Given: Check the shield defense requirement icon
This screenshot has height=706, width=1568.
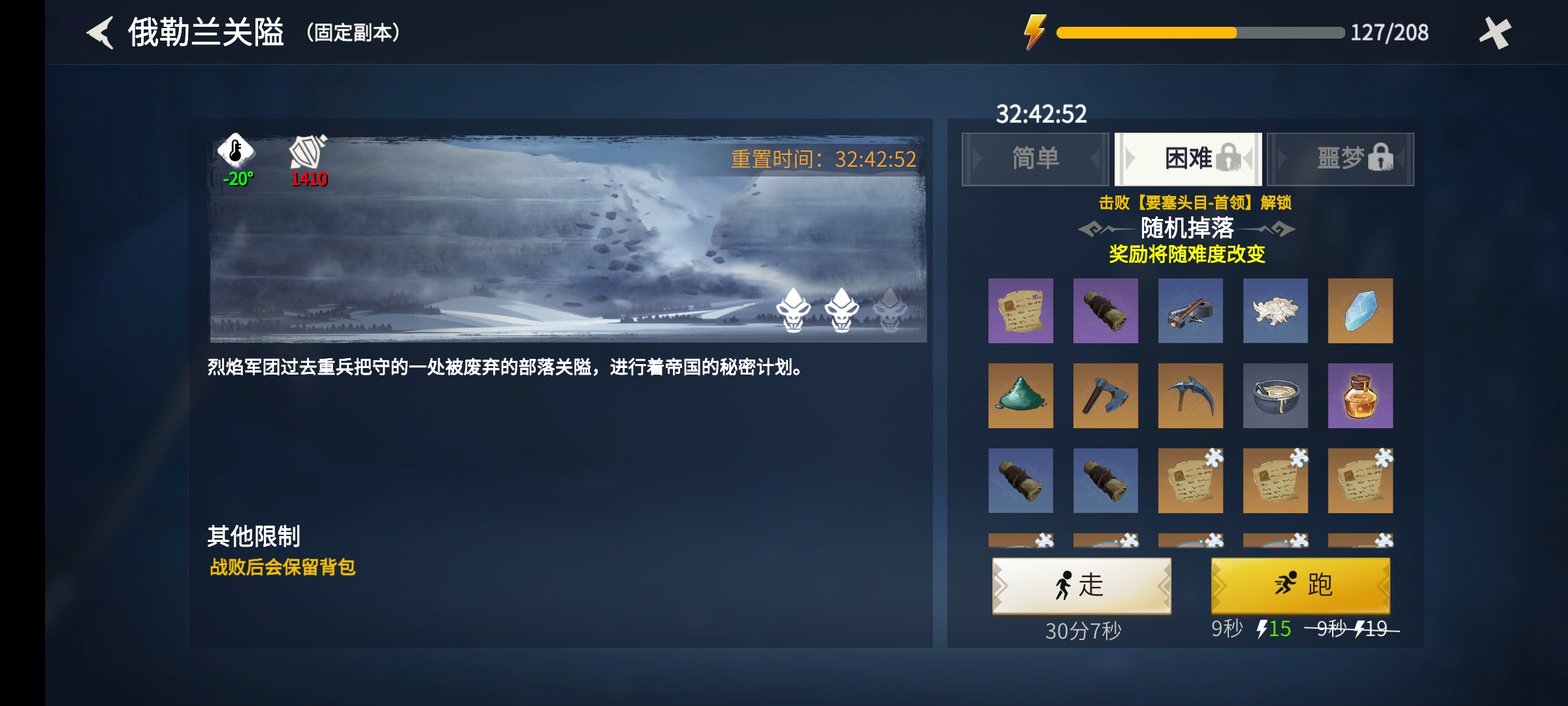Looking at the screenshot, I should 308,152.
